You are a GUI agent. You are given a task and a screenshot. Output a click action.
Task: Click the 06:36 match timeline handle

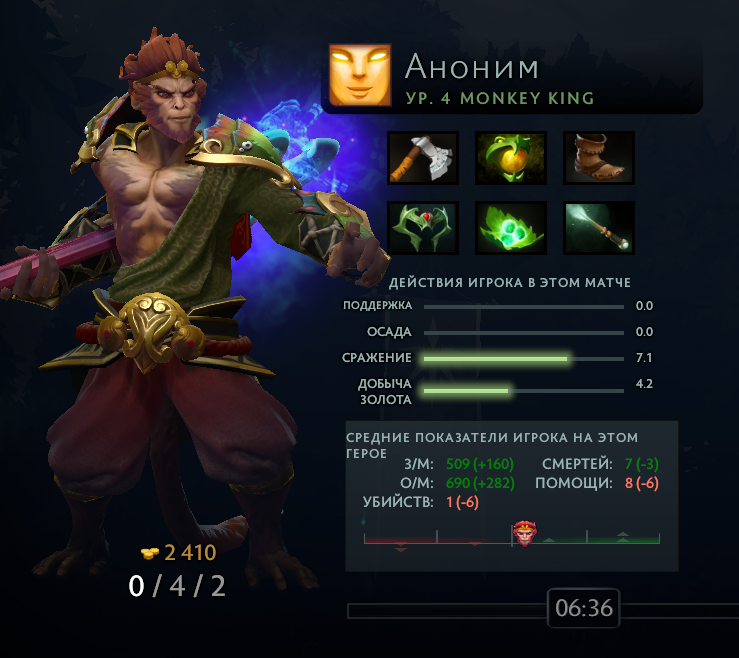(x=583, y=608)
